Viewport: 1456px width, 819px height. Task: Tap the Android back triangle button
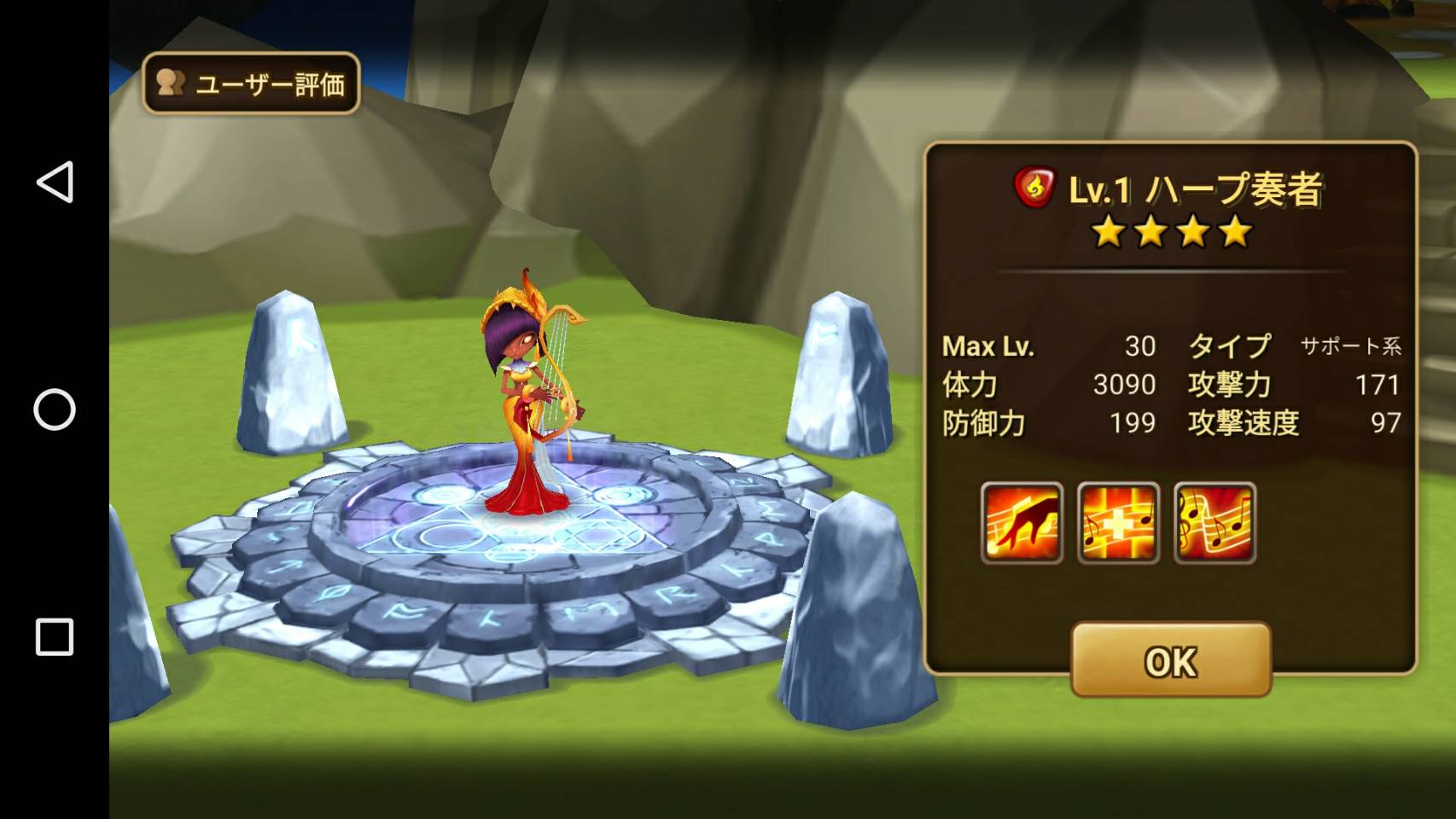(55, 183)
